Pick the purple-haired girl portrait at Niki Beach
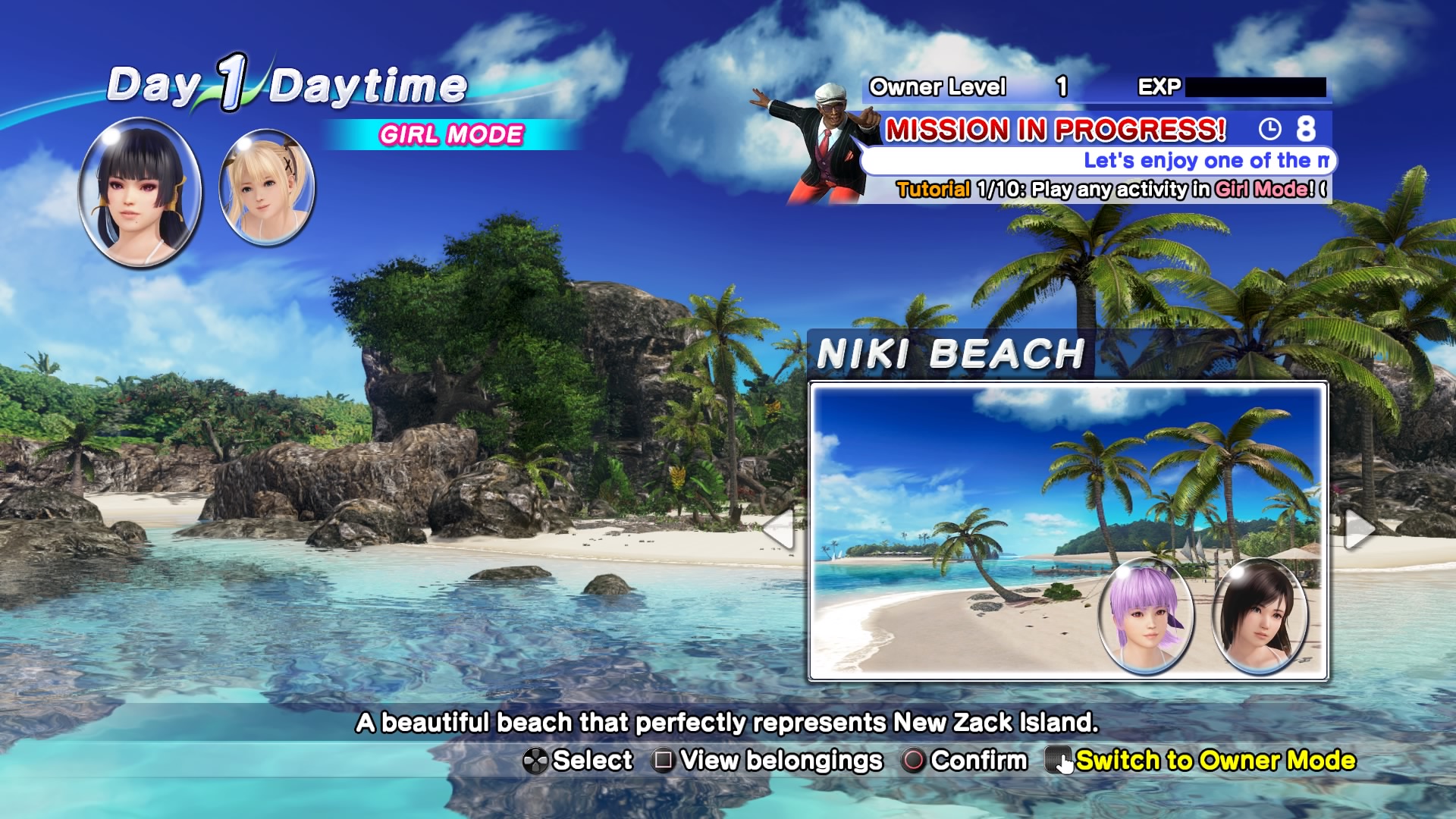Viewport: 1456px width, 819px height. point(1146,616)
